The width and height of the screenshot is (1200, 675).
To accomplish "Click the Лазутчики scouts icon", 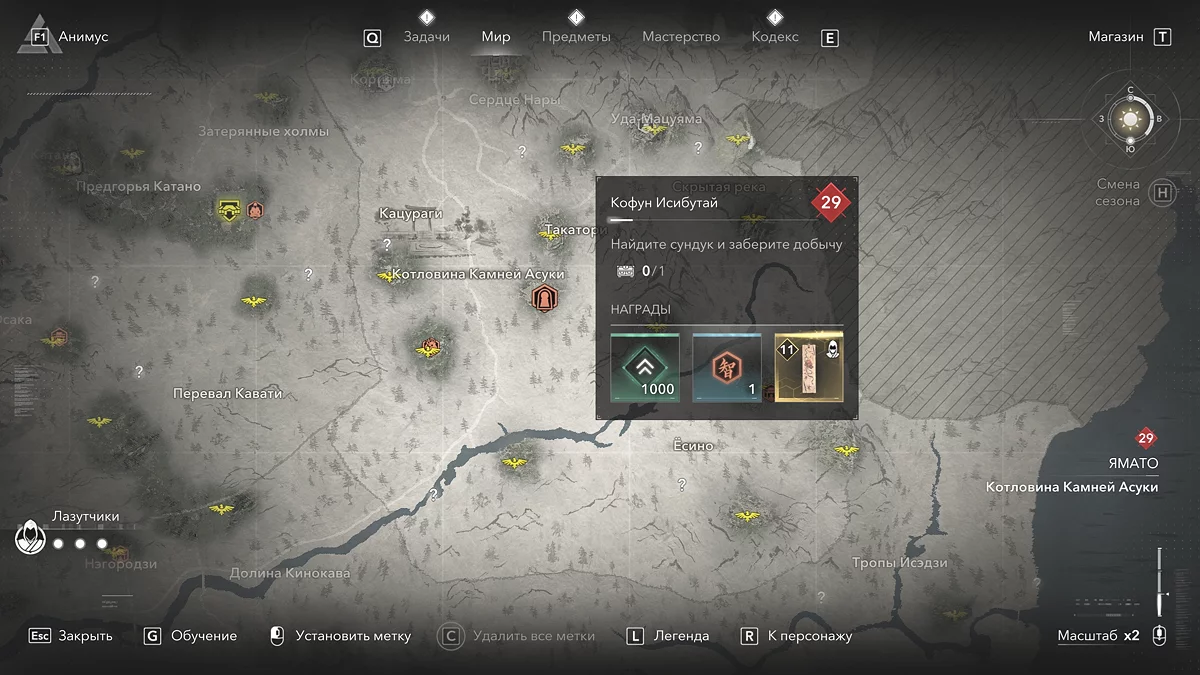I will coord(30,538).
